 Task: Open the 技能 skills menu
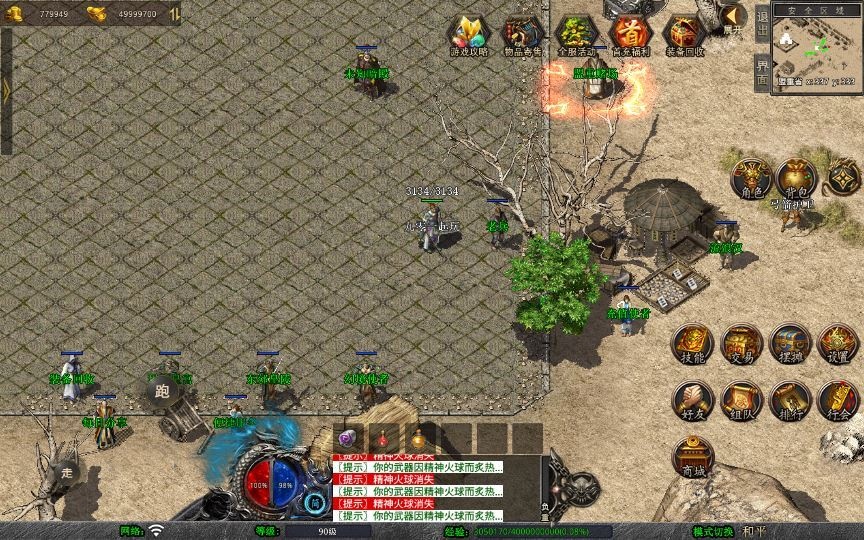[692, 344]
